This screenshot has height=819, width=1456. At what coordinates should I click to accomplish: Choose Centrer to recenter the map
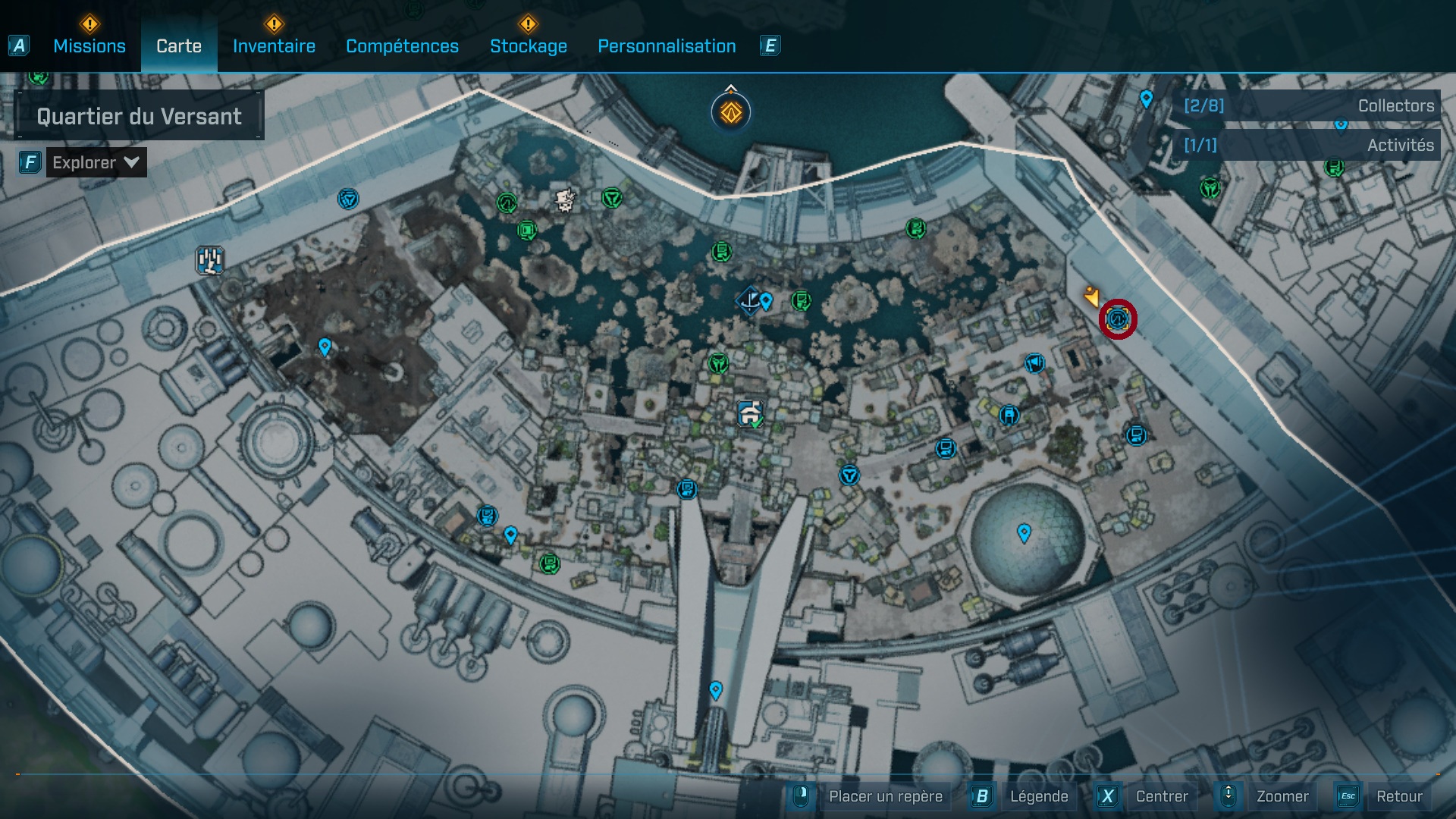[x=1161, y=796]
